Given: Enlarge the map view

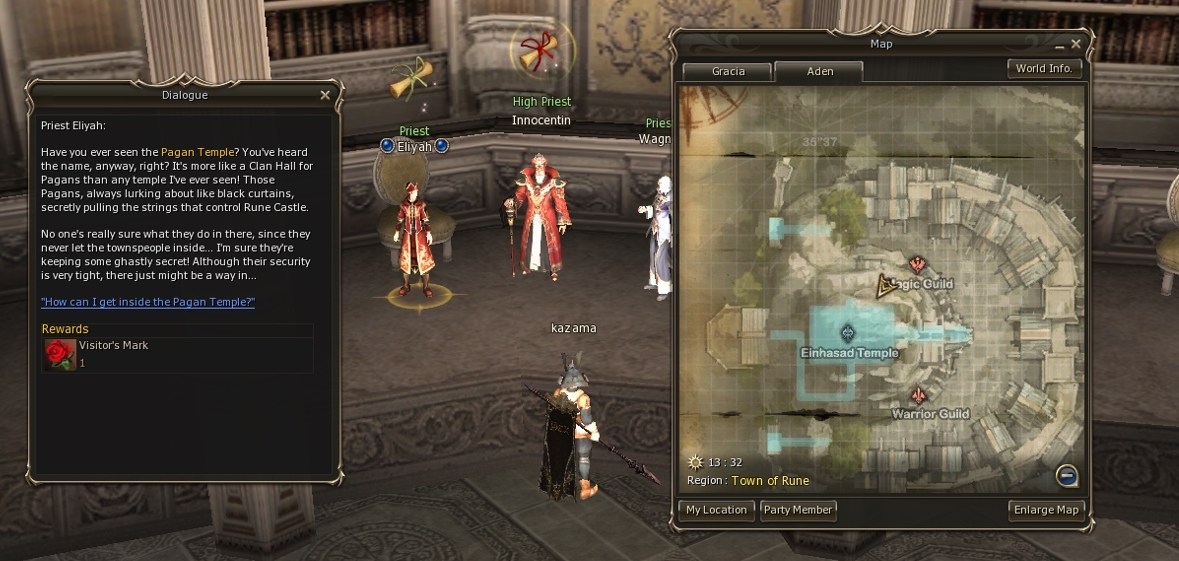Looking at the screenshot, I should [1046, 510].
